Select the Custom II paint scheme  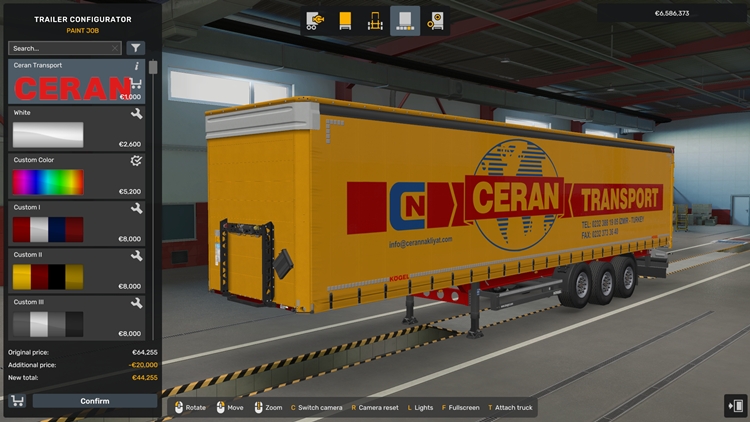(48, 276)
